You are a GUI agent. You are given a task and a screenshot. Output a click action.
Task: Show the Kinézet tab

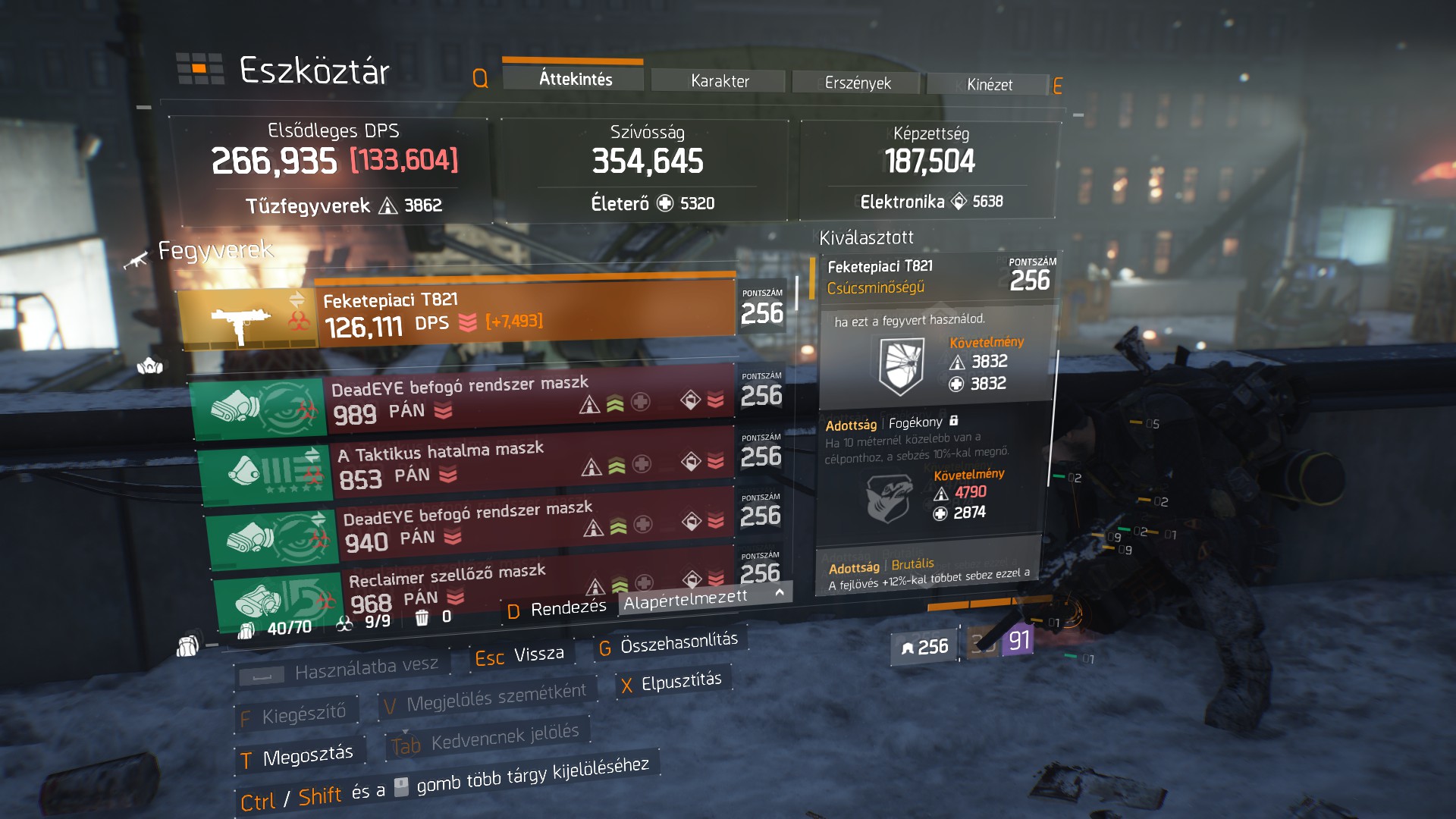989,85
